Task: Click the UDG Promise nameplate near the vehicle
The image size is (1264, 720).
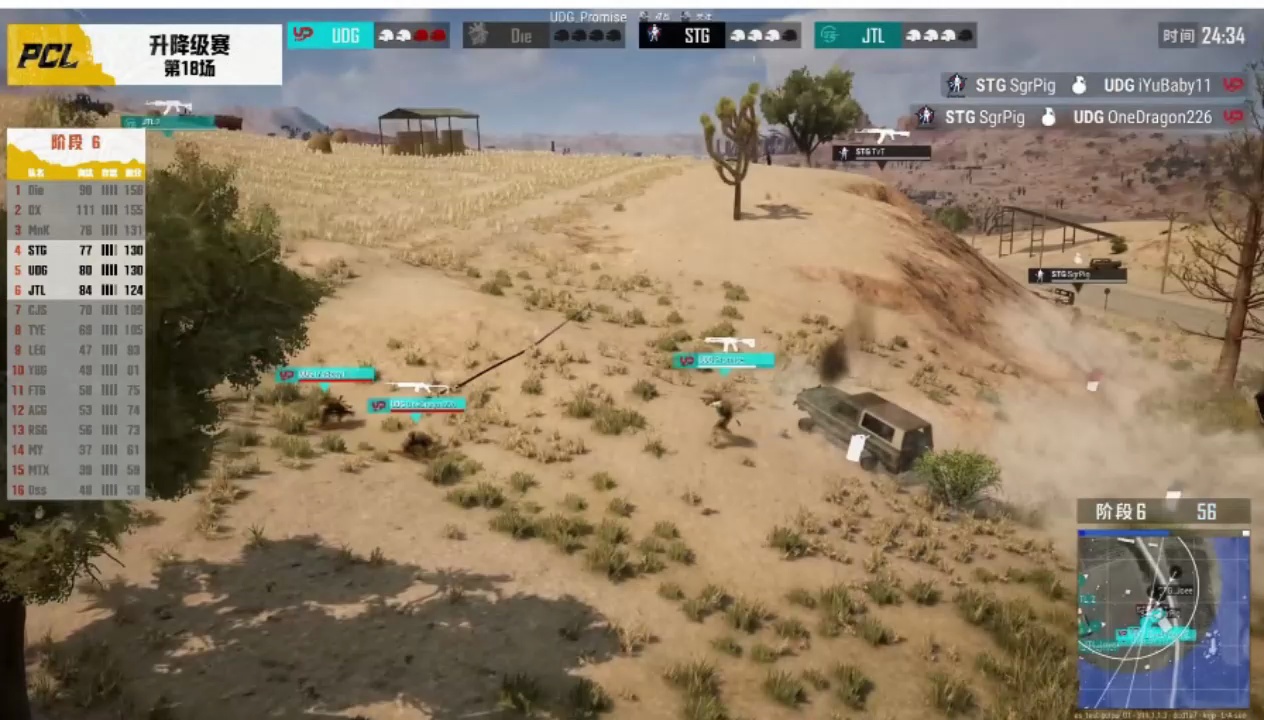Action: pyautogui.click(x=723, y=360)
